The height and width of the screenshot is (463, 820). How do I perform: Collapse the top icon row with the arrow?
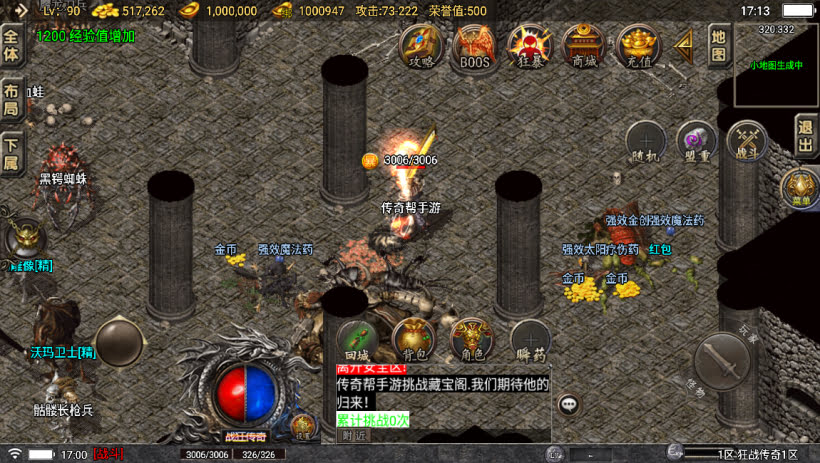point(684,45)
